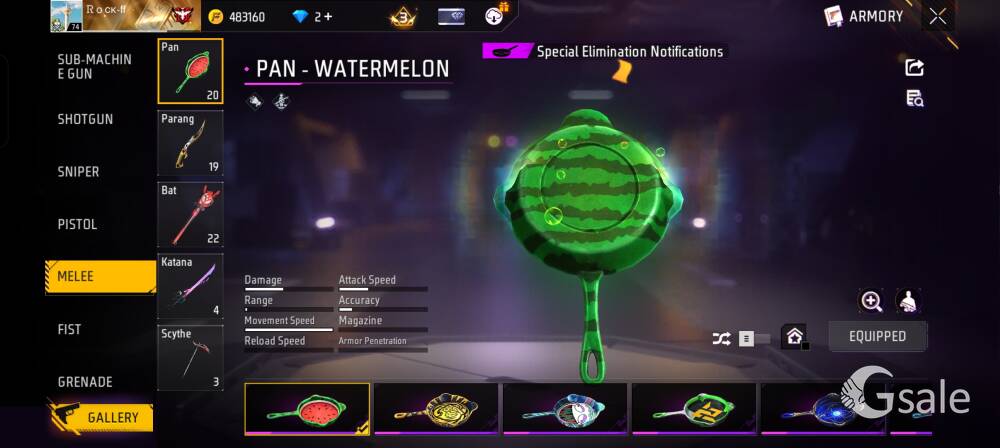Click the Equipped button
This screenshot has height=448, width=1000.
click(x=877, y=337)
